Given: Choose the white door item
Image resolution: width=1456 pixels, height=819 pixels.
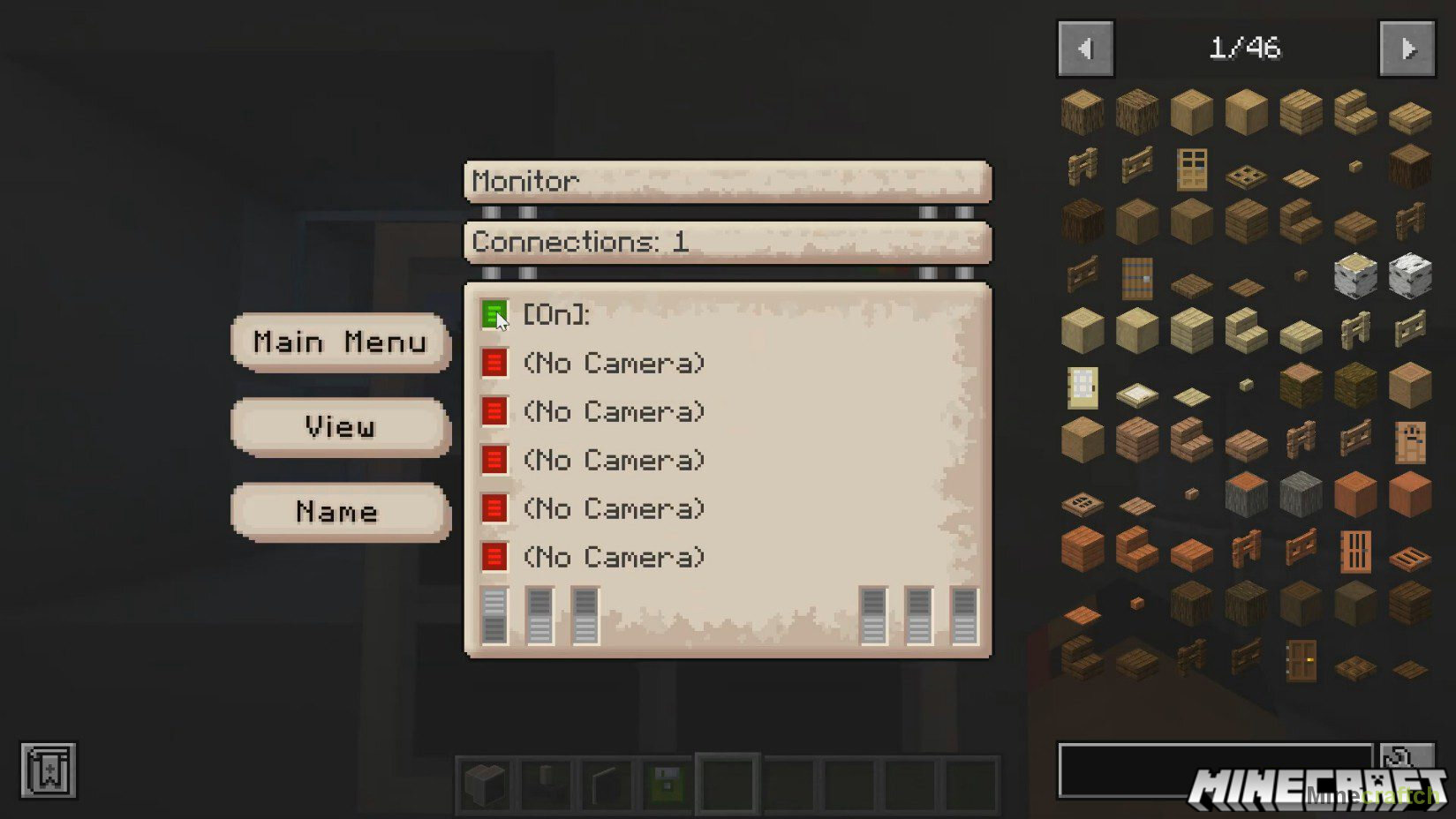Looking at the screenshot, I should (x=1083, y=387).
